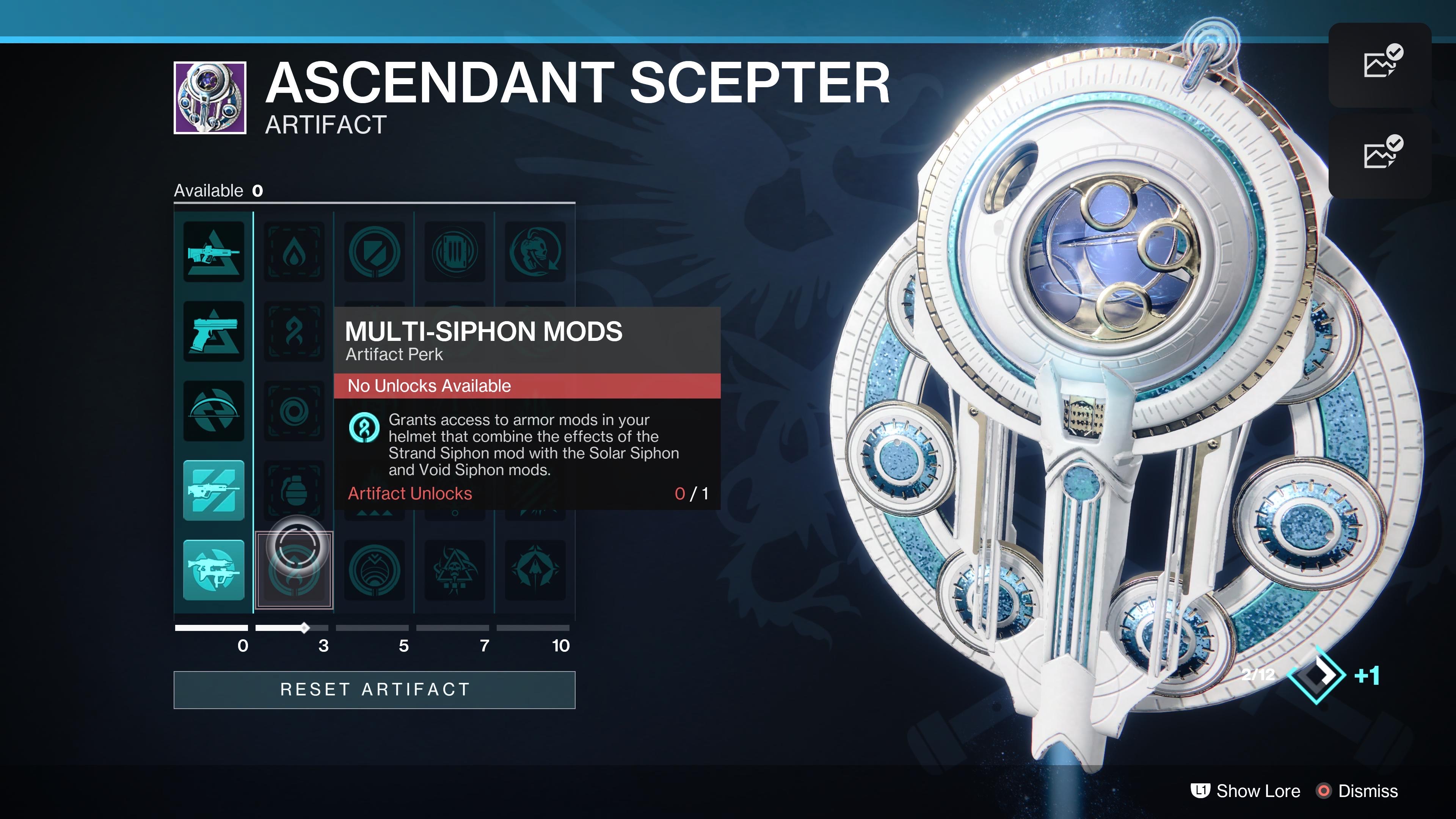Image resolution: width=1456 pixels, height=819 pixels.
Task: Select the skull-in-triangle artifact perk
Action: pos(455,570)
